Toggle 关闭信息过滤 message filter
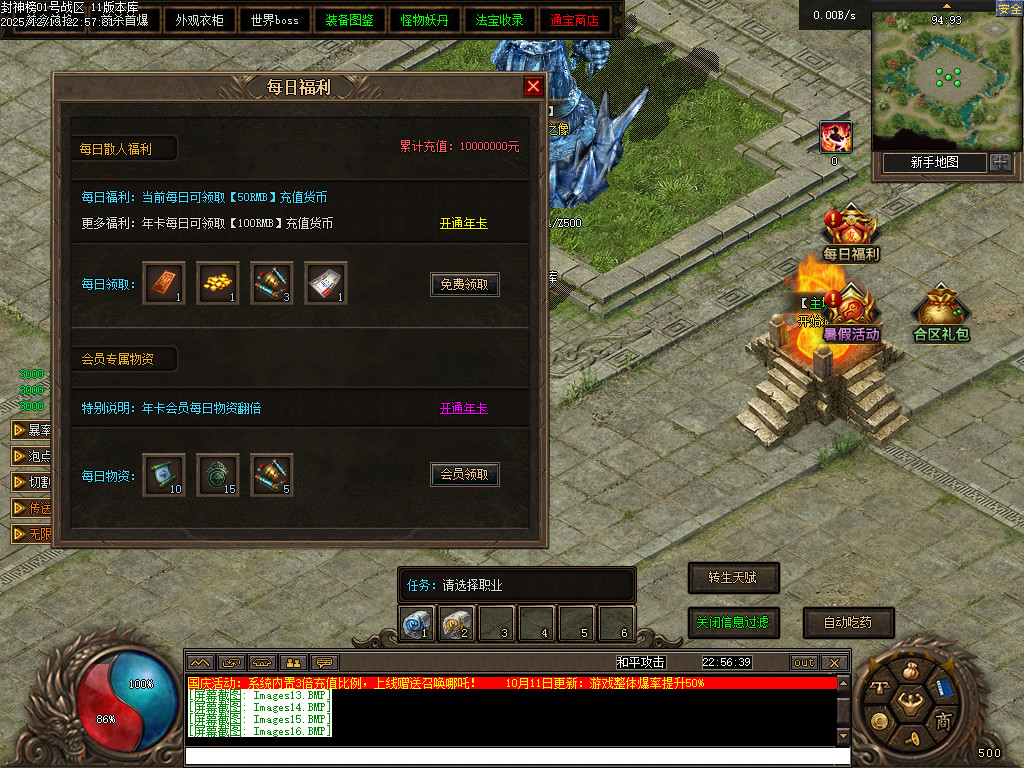 (733, 622)
